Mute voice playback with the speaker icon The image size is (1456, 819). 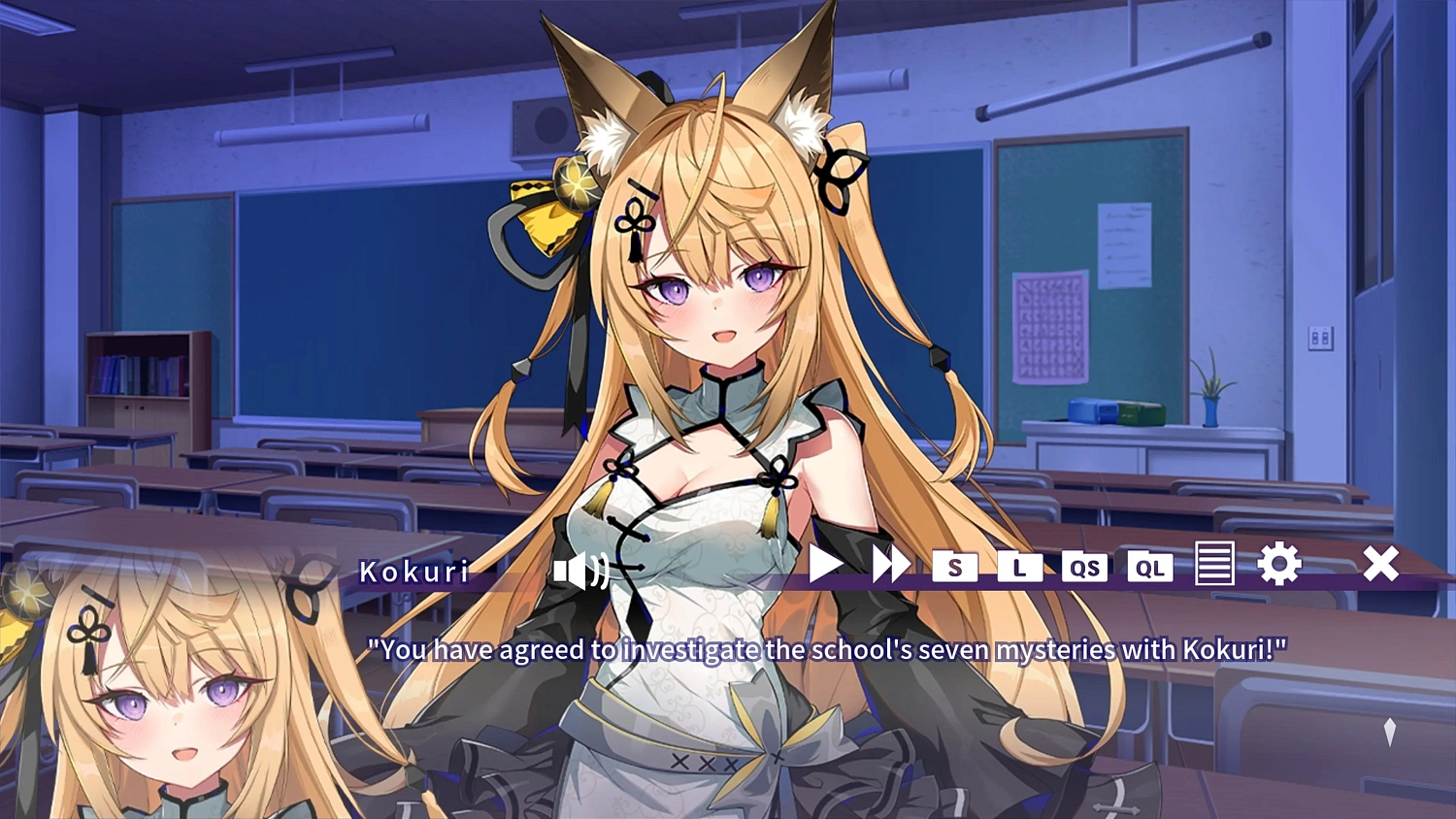click(580, 572)
